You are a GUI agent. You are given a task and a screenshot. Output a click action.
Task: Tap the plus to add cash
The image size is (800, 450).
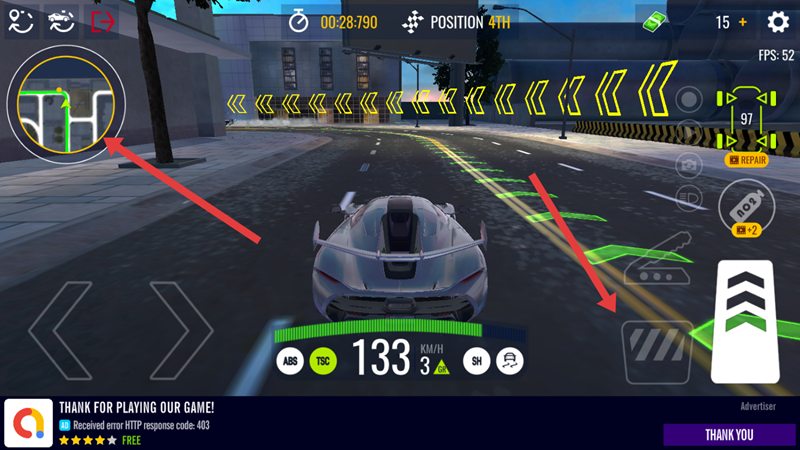click(x=743, y=22)
